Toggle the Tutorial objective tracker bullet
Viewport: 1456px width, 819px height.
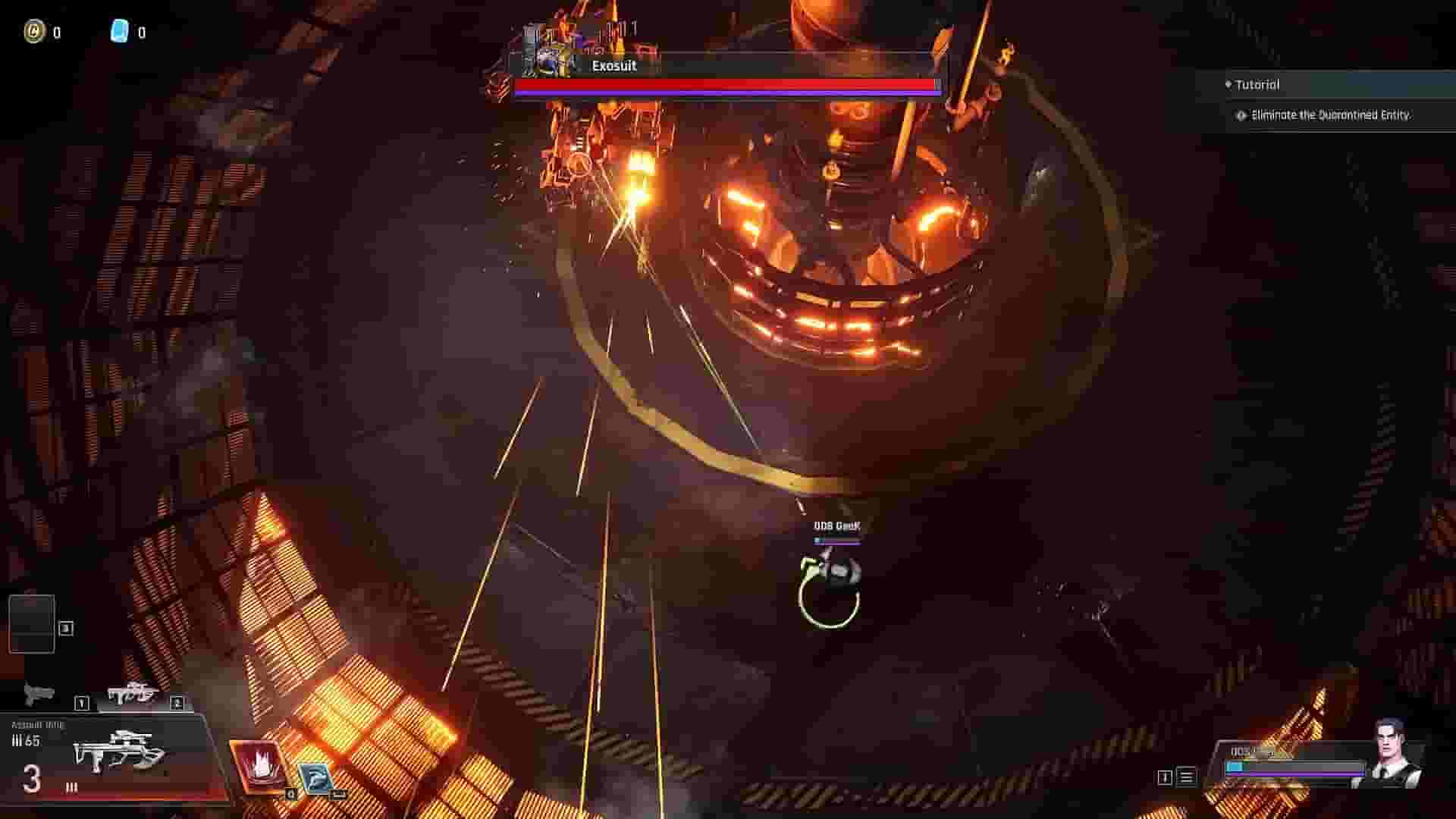(1228, 85)
